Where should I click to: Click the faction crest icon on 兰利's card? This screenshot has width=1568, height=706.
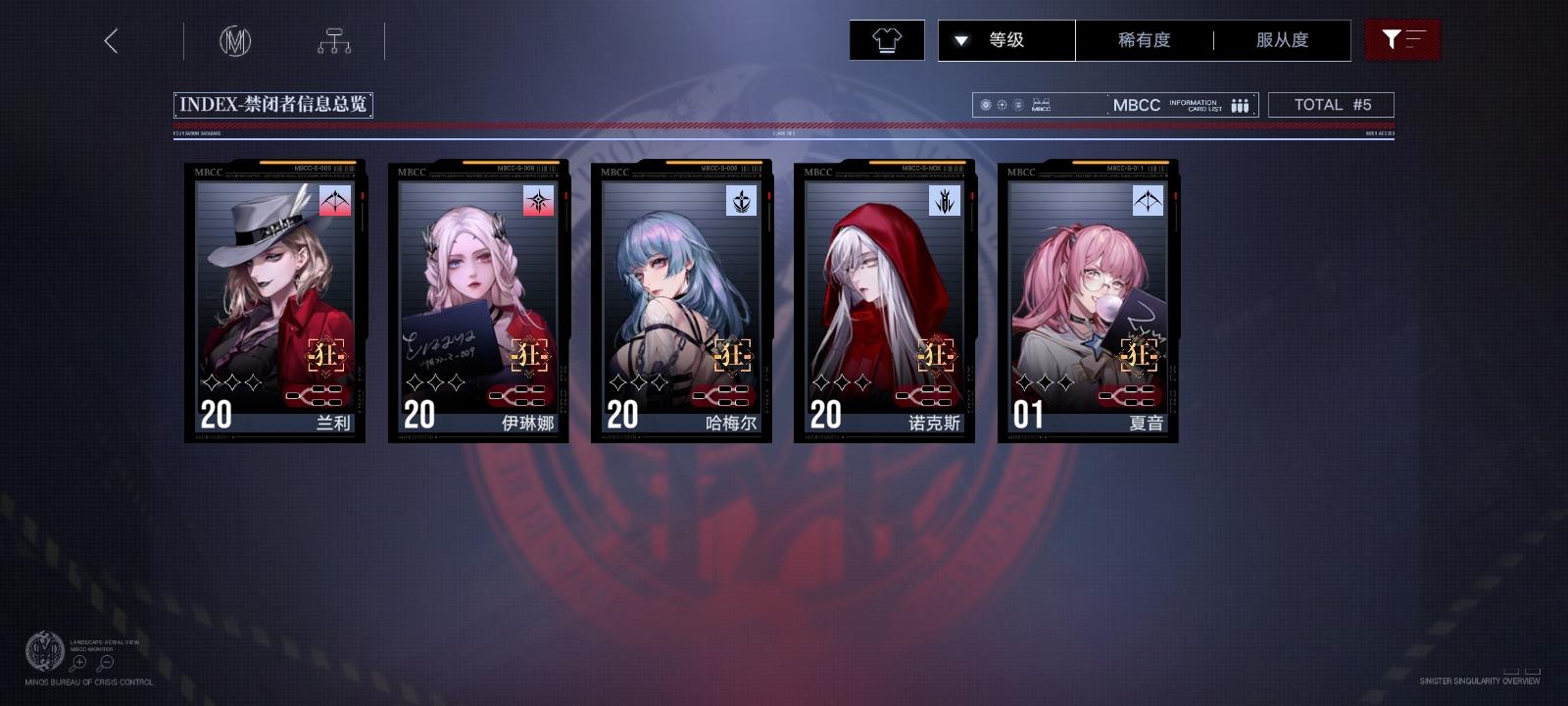(x=333, y=203)
